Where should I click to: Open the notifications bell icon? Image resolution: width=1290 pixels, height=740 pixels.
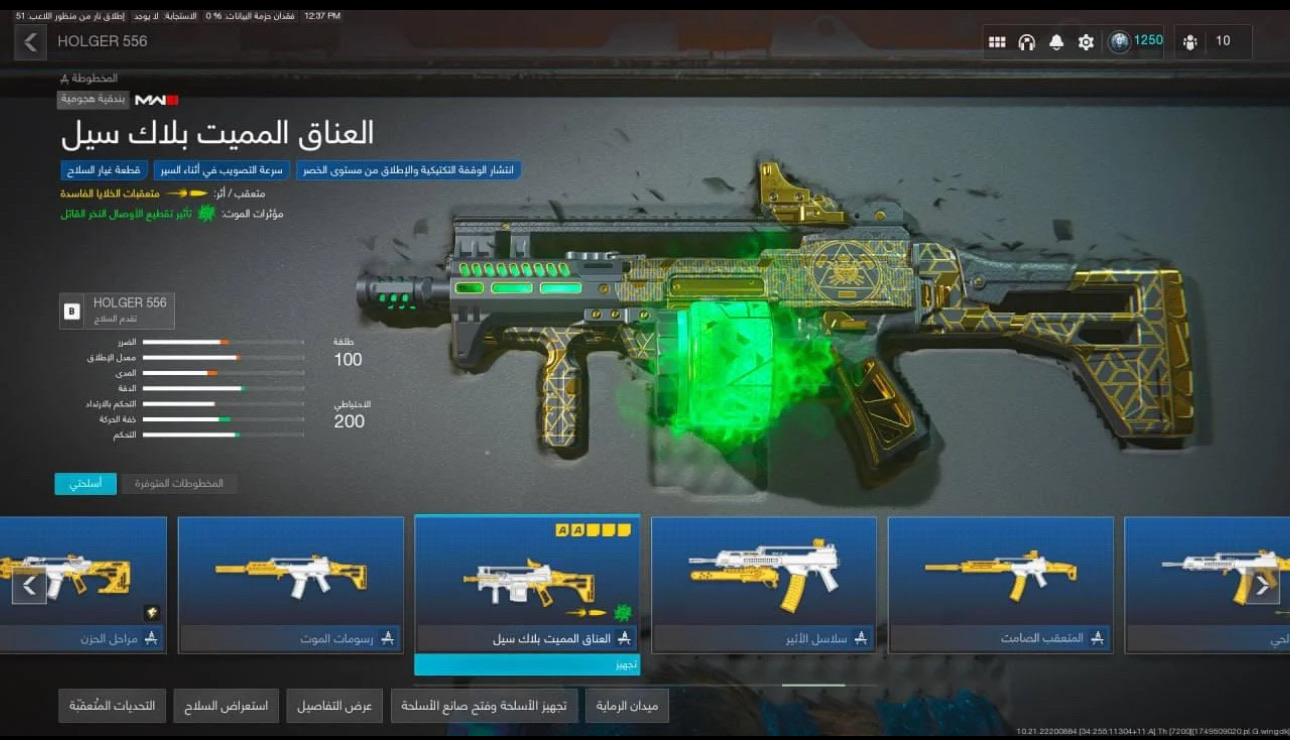(1057, 41)
